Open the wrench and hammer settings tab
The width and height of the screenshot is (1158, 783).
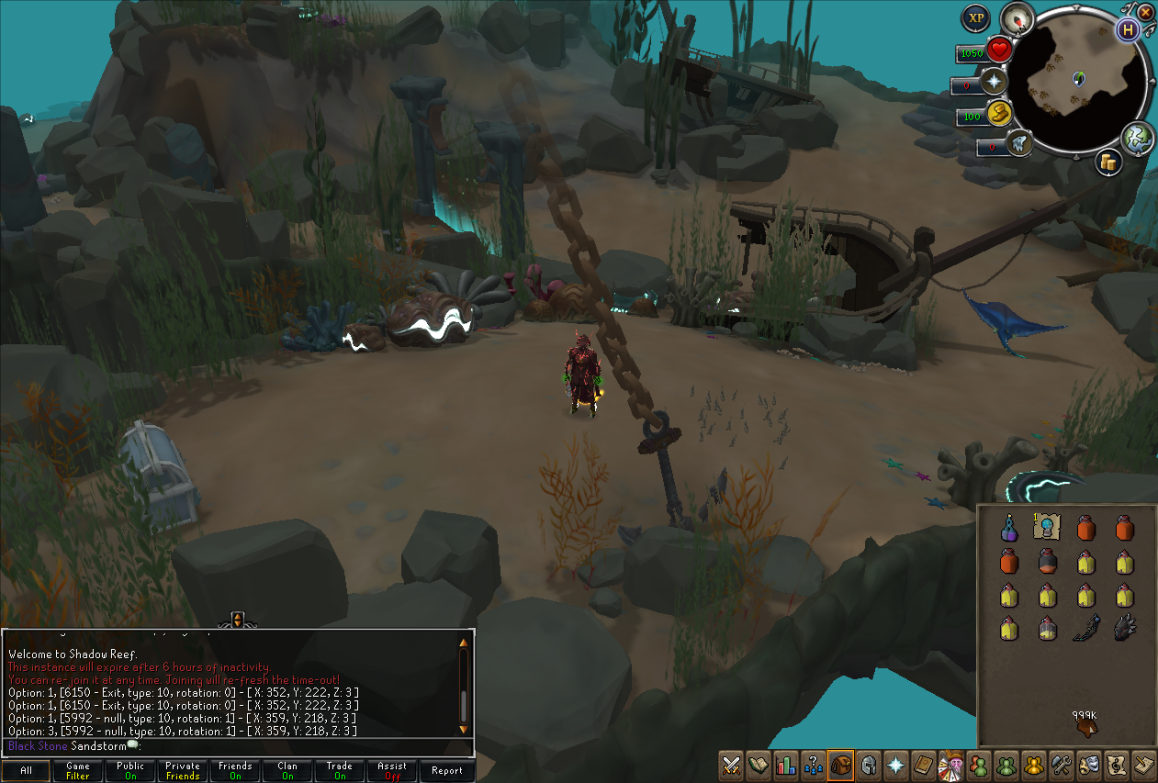[x=1061, y=765]
